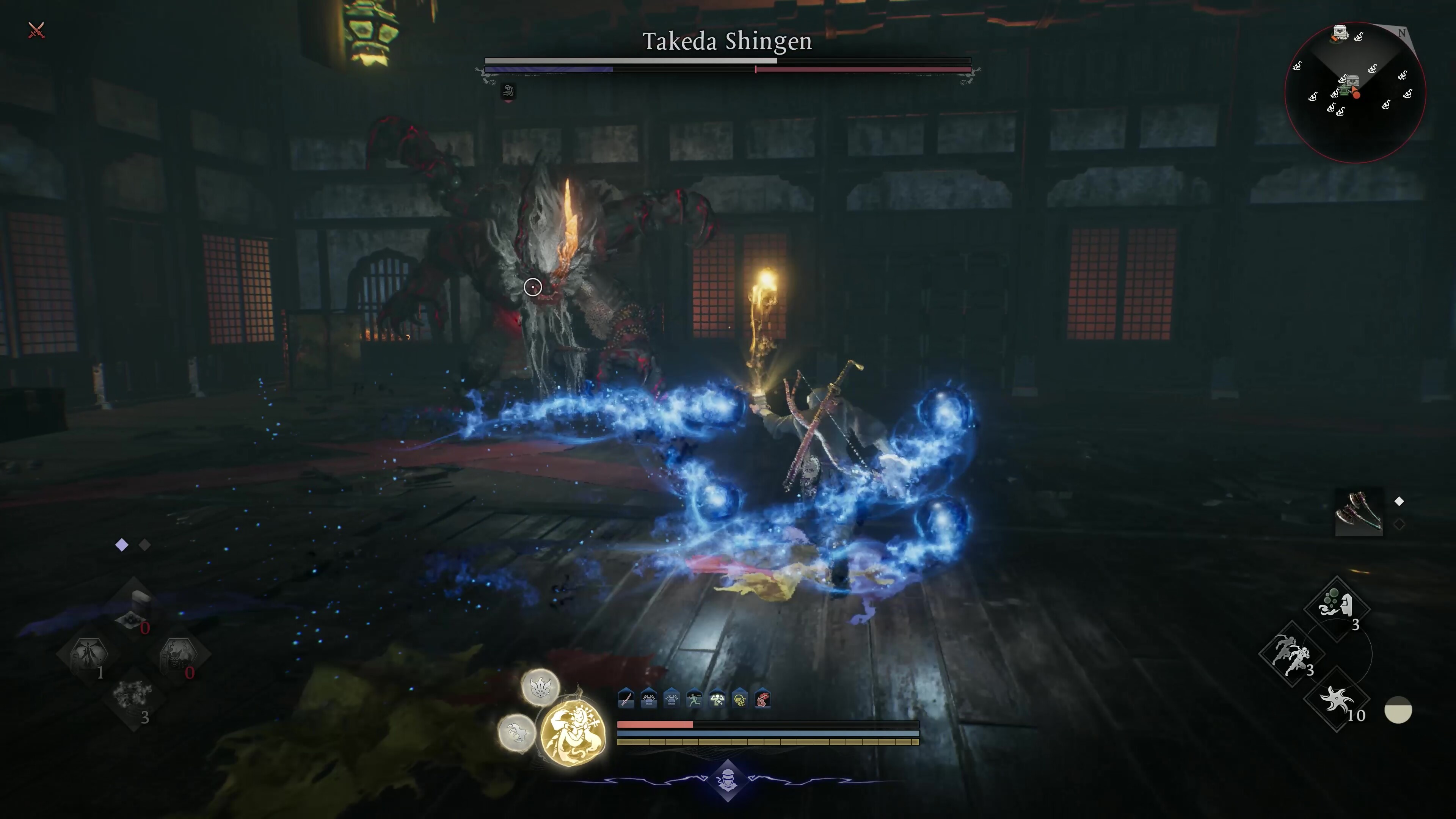Open the circular minimap
Viewport: 1456px width, 819px height.
pos(1355,92)
